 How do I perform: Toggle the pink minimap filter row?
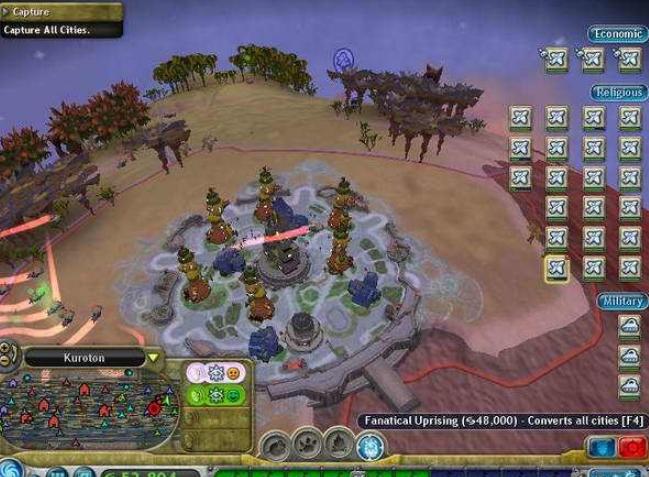[216, 372]
